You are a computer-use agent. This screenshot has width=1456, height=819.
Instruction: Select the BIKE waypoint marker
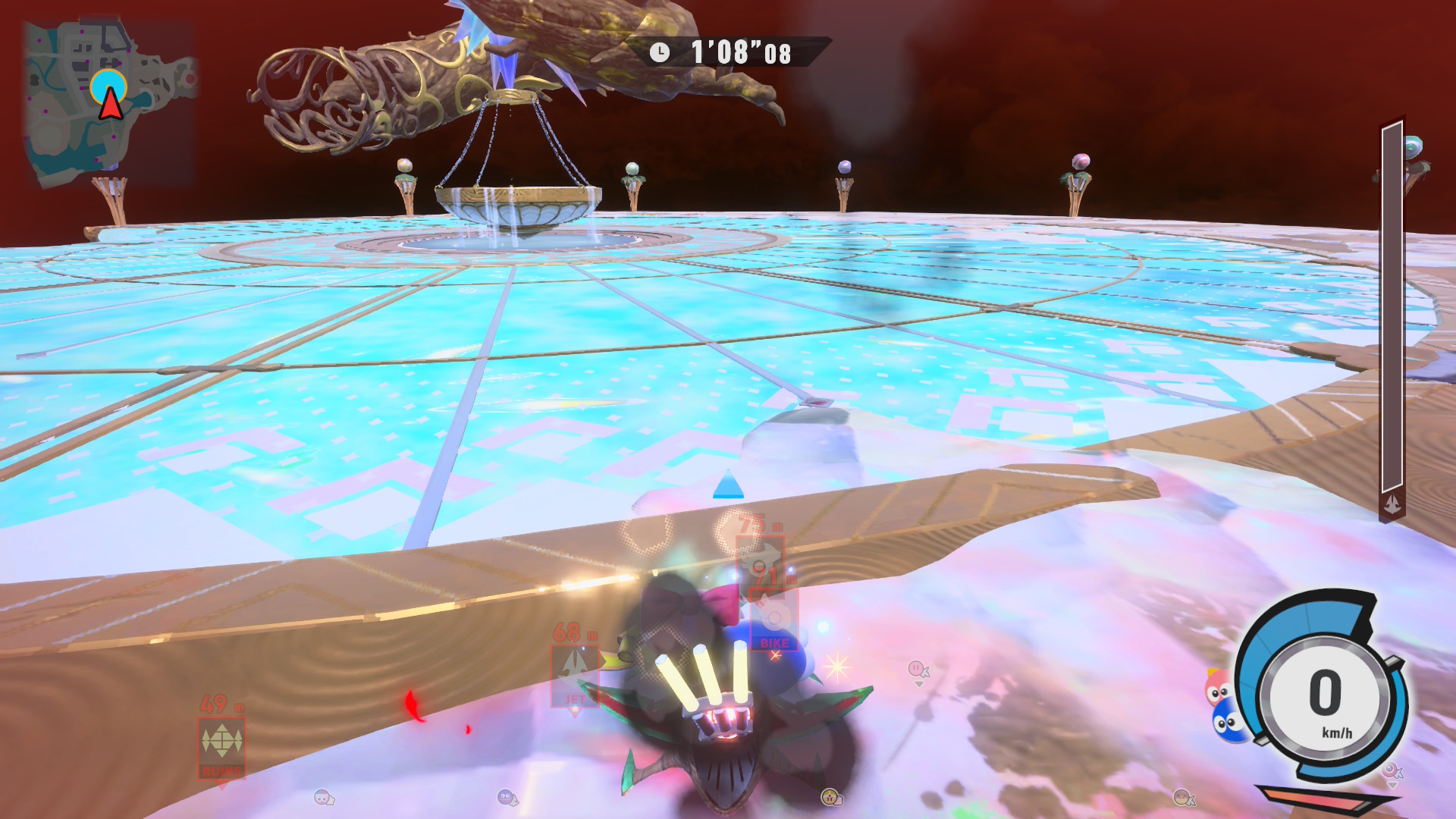click(774, 623)
